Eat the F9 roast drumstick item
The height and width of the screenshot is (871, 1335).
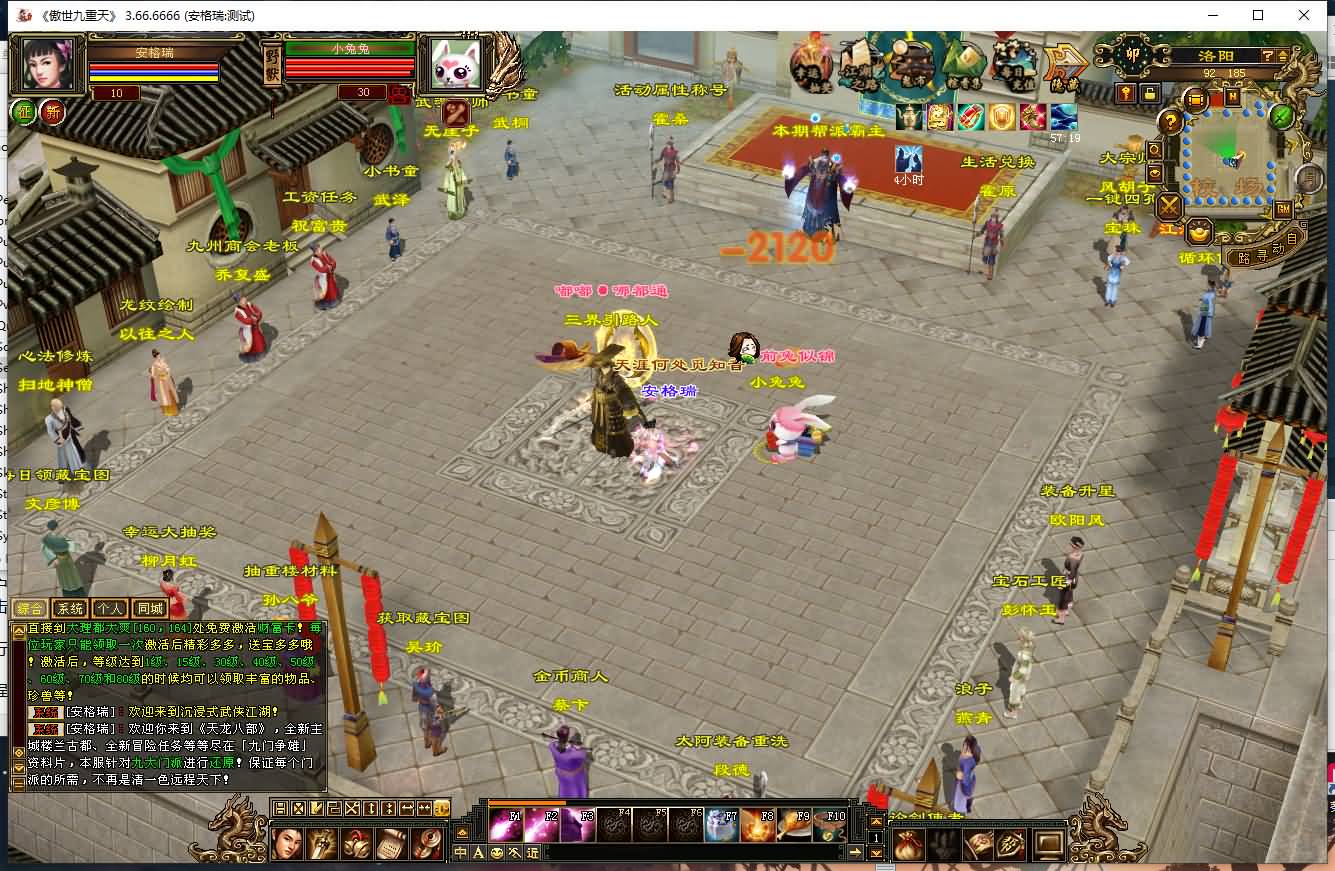click(795, 826)
